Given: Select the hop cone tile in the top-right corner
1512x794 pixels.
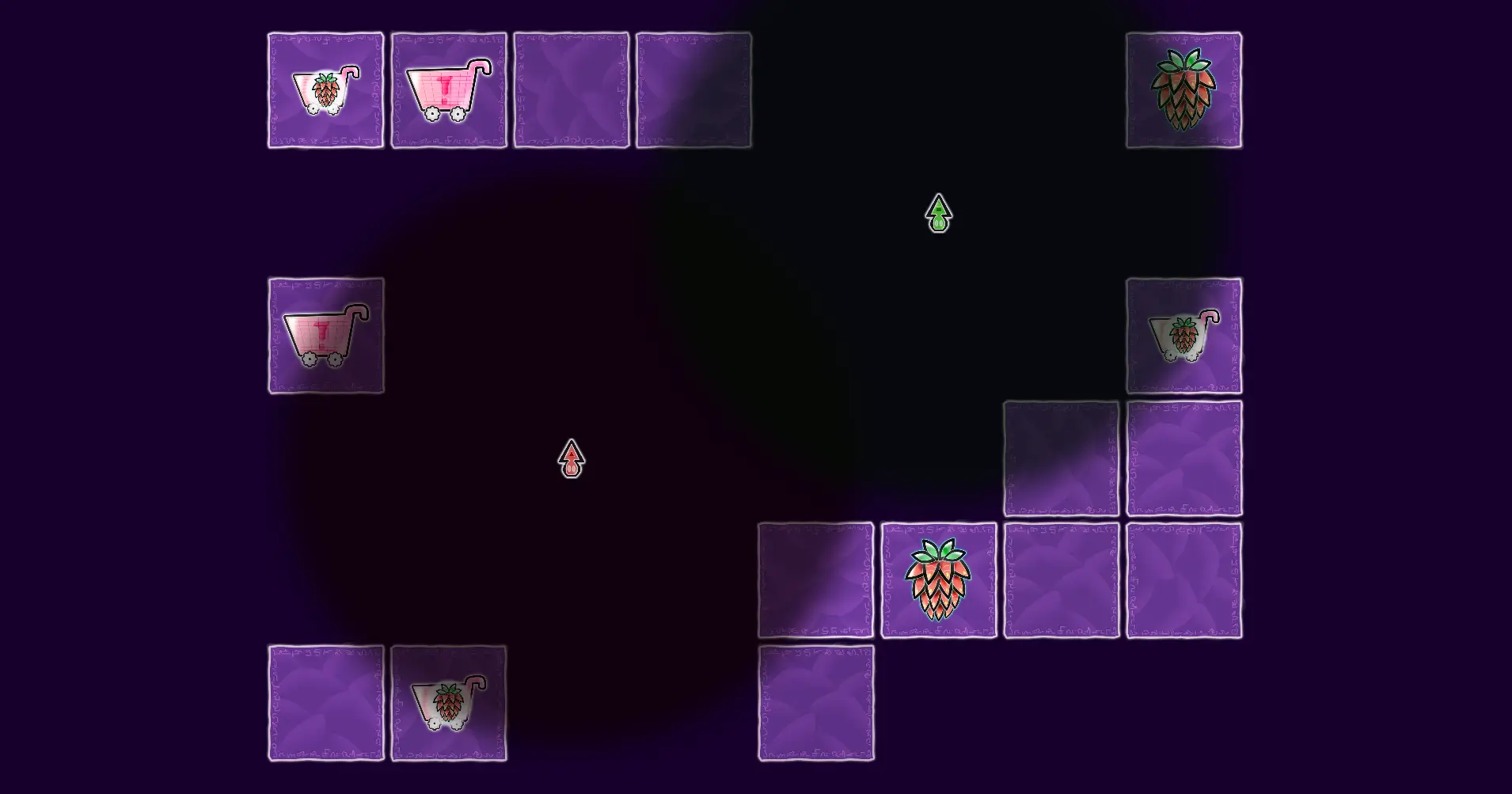Looking at the screenshot, I should (1183, 89).
